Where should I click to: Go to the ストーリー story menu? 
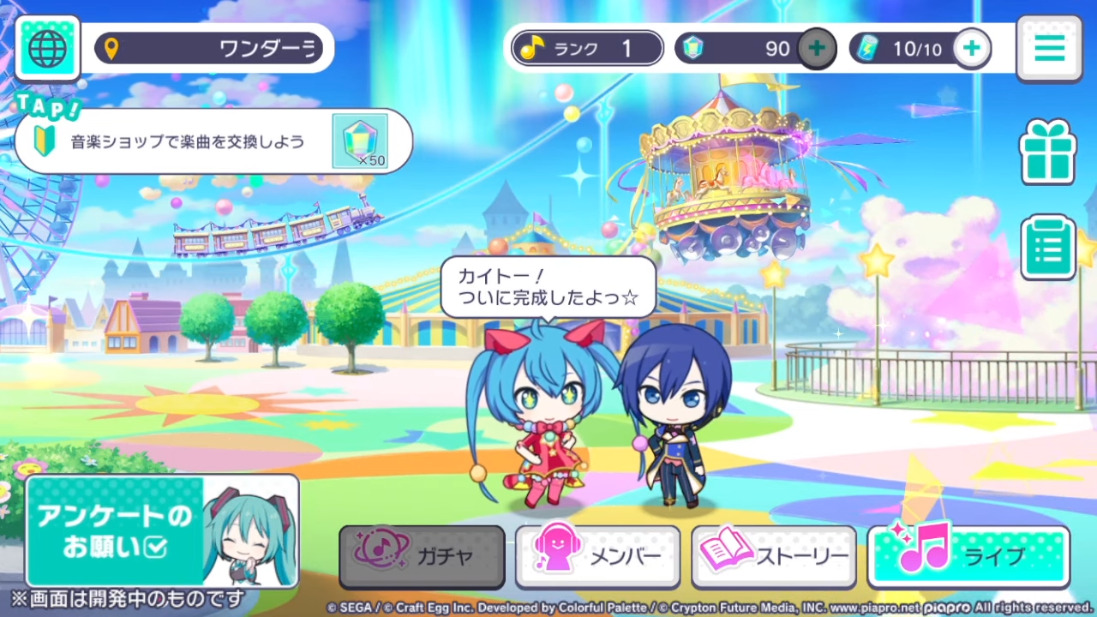click(x=774, y=556)
